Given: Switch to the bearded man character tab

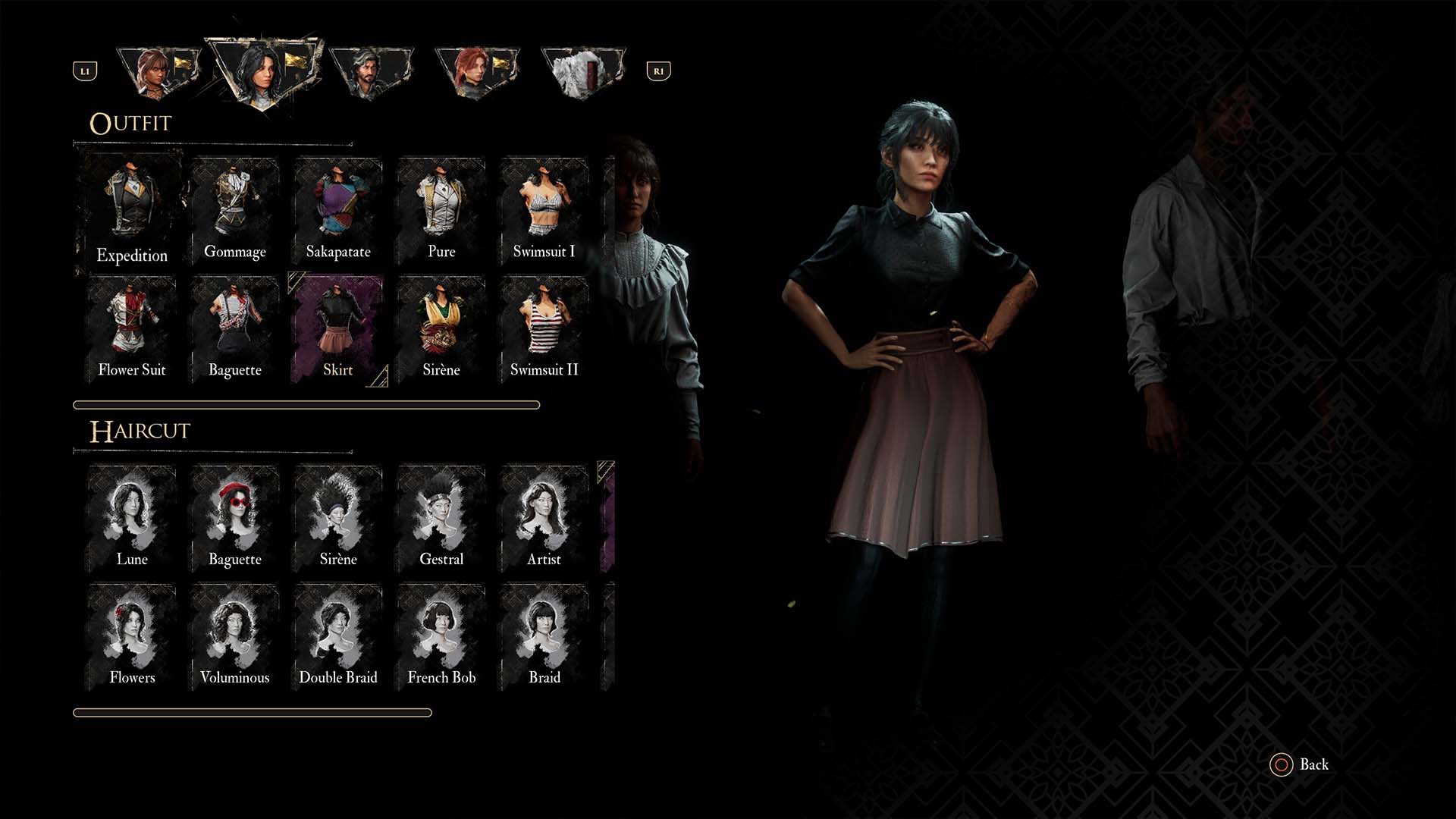Looking at the screenshot, I should pos(371,72).
